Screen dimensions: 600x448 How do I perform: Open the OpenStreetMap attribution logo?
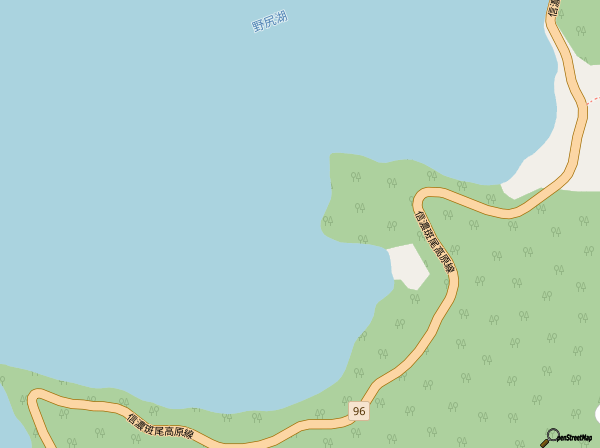pos(568,437)
